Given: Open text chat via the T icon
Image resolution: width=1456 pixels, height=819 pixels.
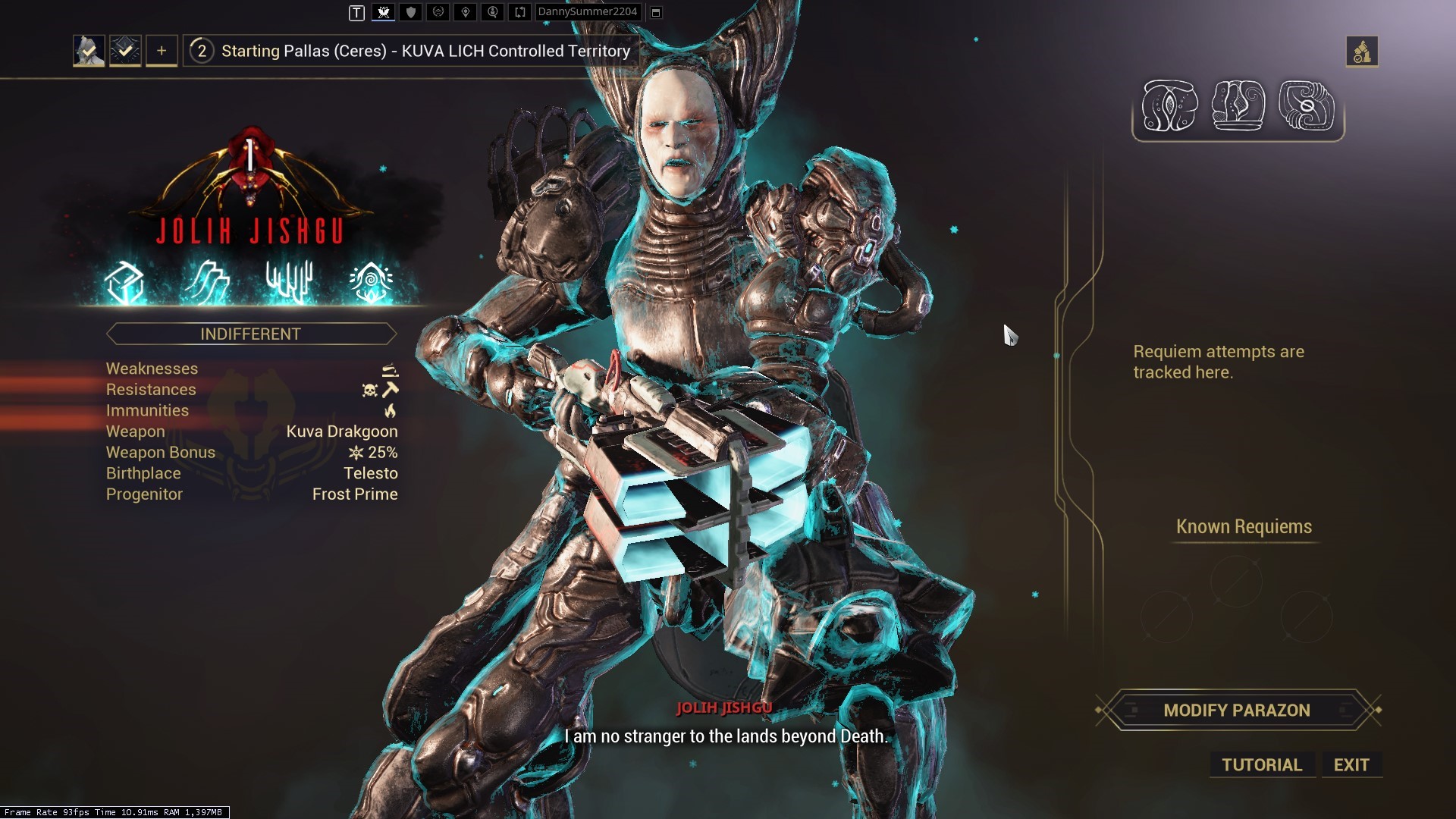Looking at the screenshot, I should 356,12.
